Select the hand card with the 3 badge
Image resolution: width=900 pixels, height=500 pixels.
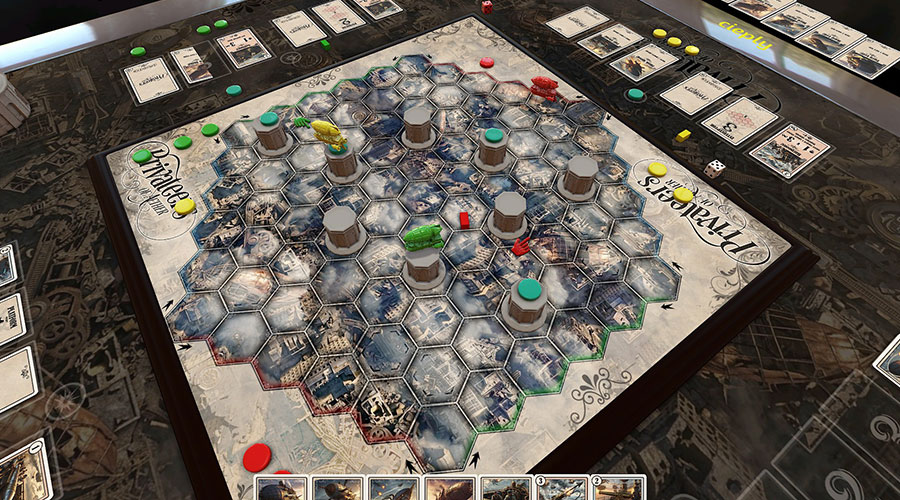pos(561,488)
